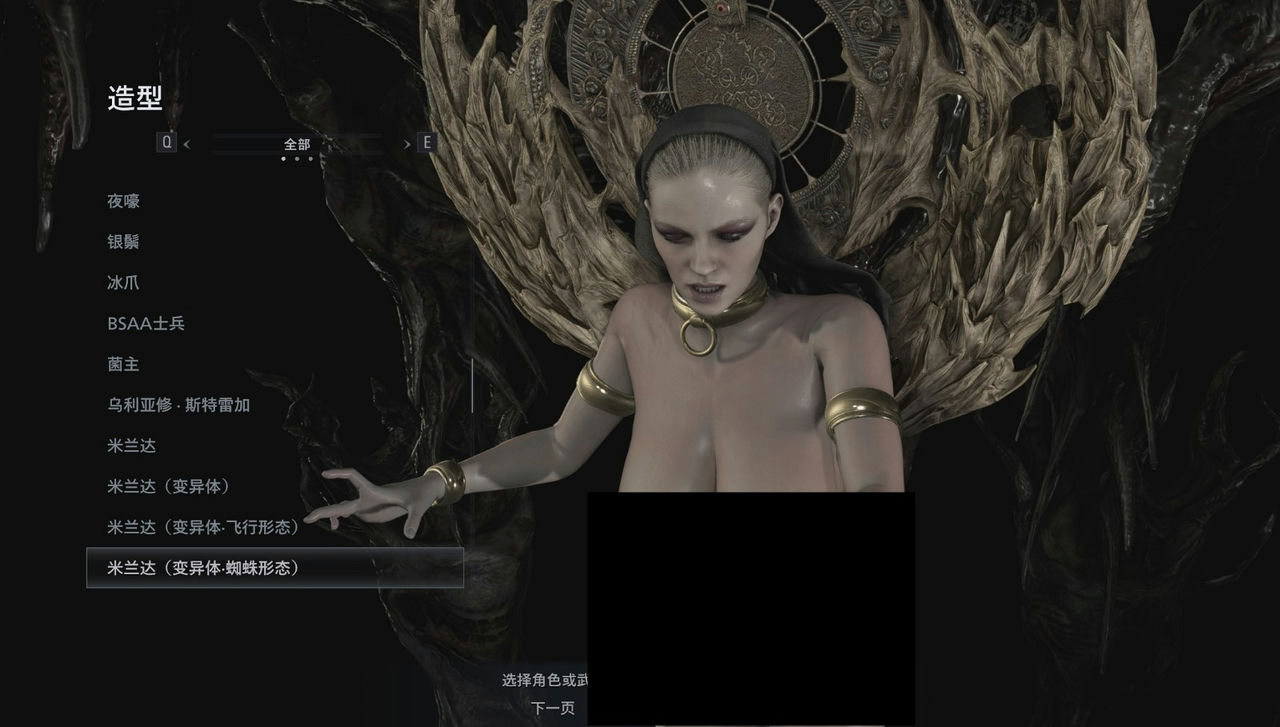Screen dimensions: 1280x727
Task: Select the BSAA士兵 model entry
Action: click(x=145, y=324)
